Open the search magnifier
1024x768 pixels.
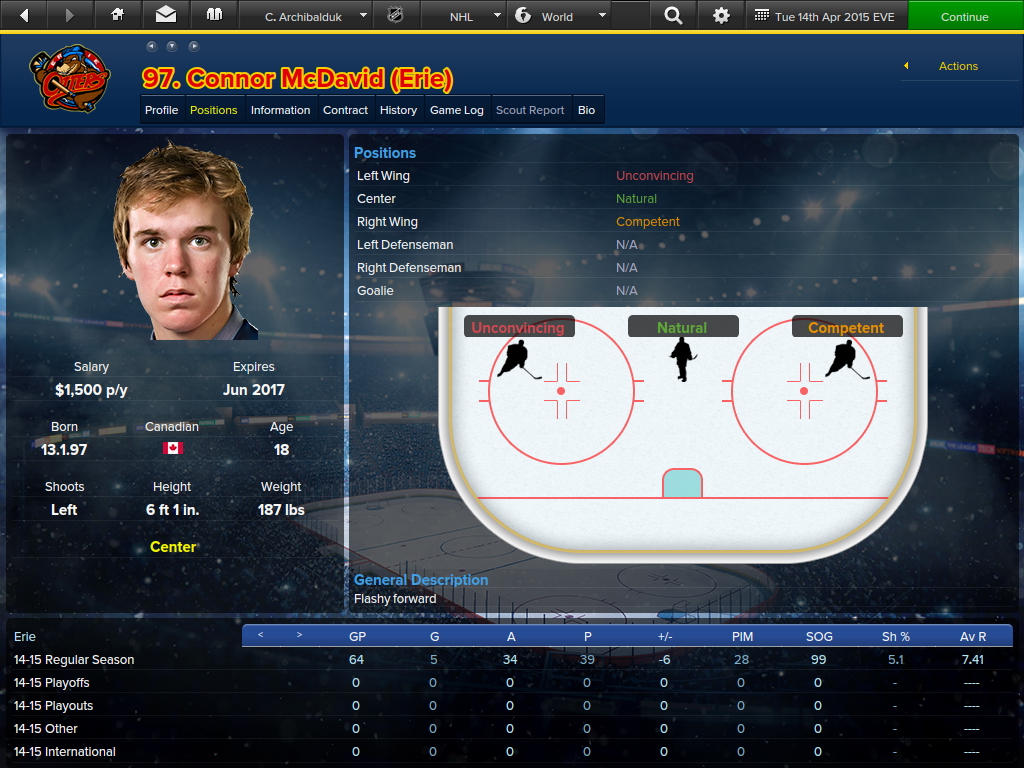click(x=673, y=16)
